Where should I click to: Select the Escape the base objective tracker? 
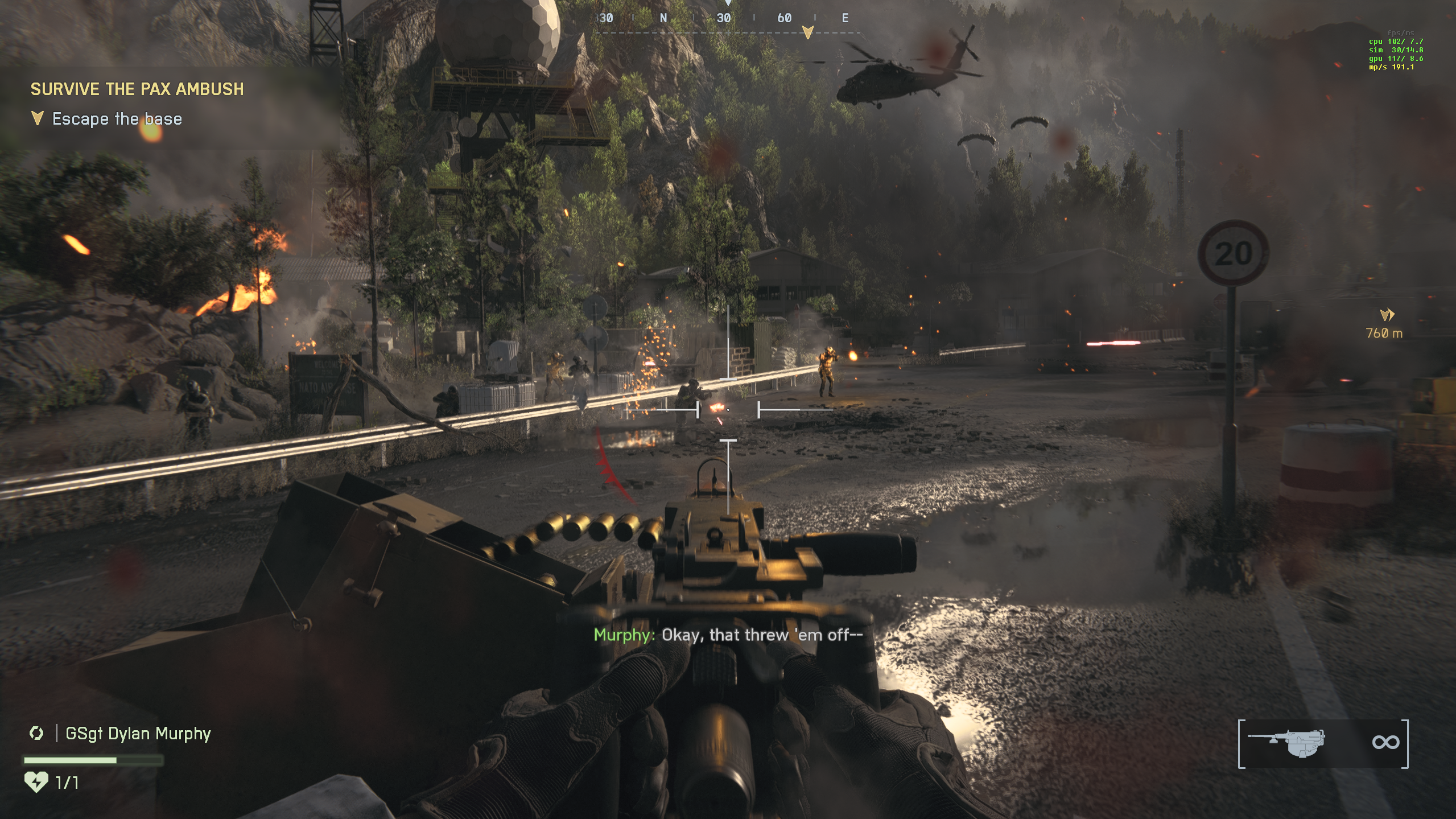click(116, 119)
